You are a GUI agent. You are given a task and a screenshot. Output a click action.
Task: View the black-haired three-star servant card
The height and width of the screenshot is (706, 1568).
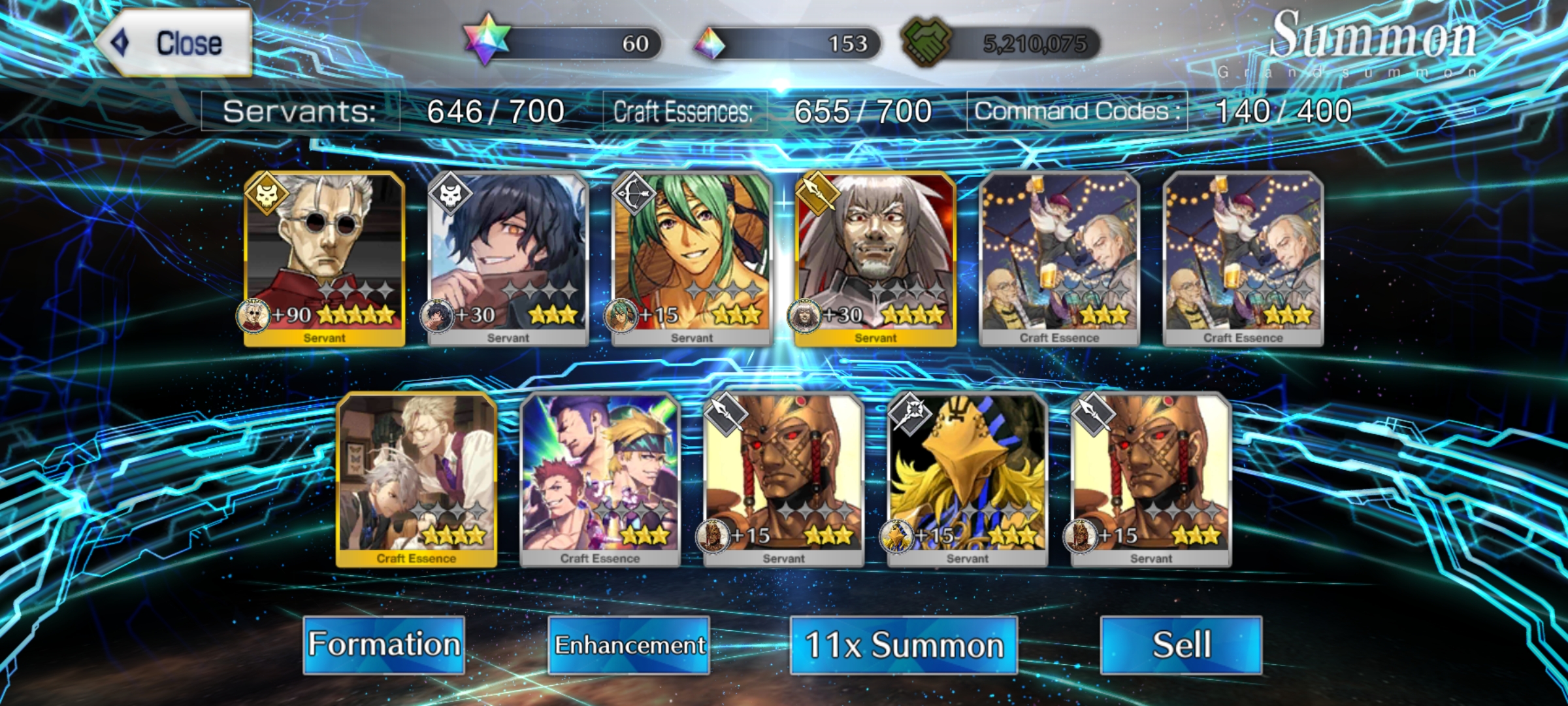point(508,258)
